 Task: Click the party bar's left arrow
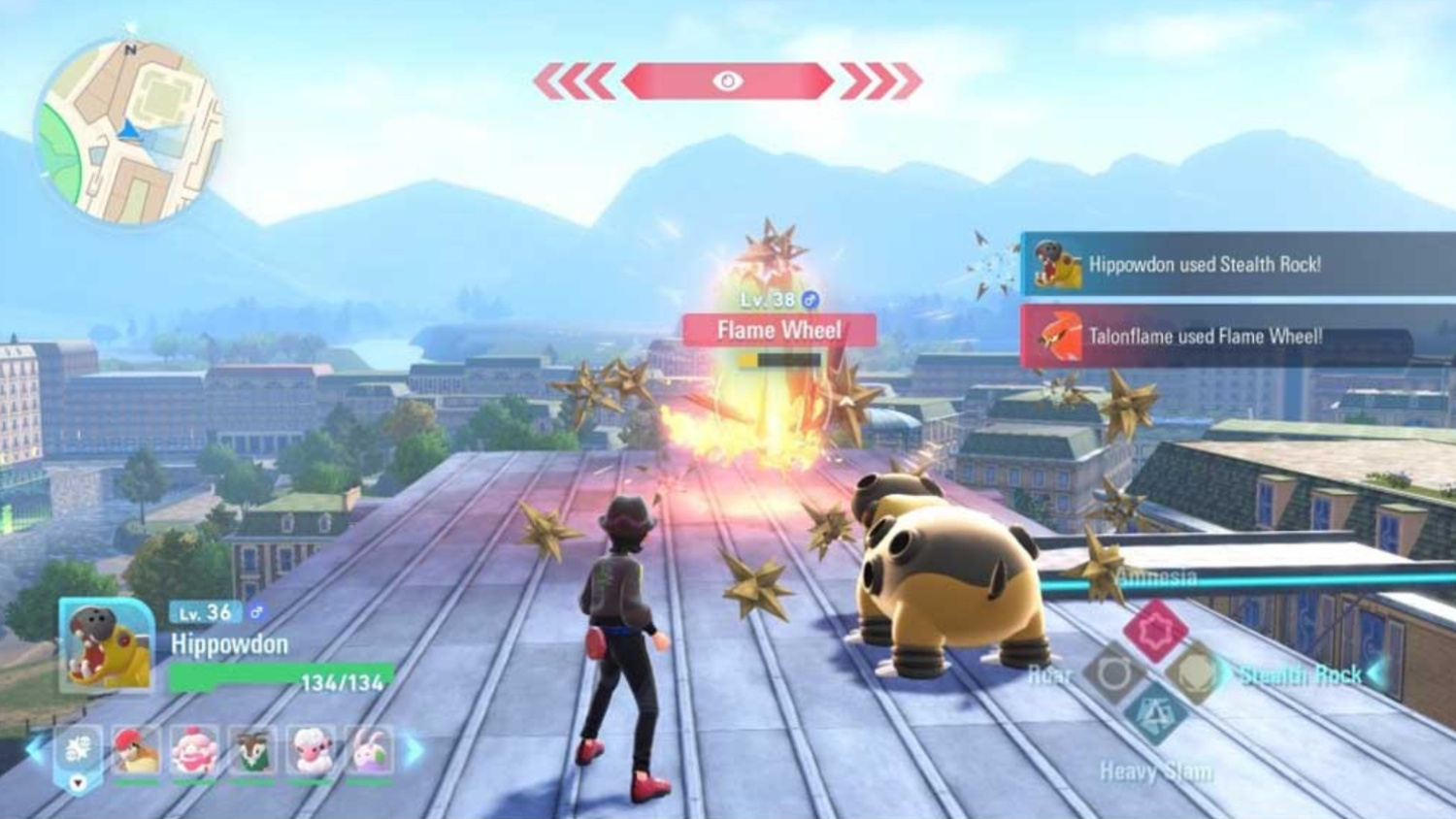[x=36, y=749]
